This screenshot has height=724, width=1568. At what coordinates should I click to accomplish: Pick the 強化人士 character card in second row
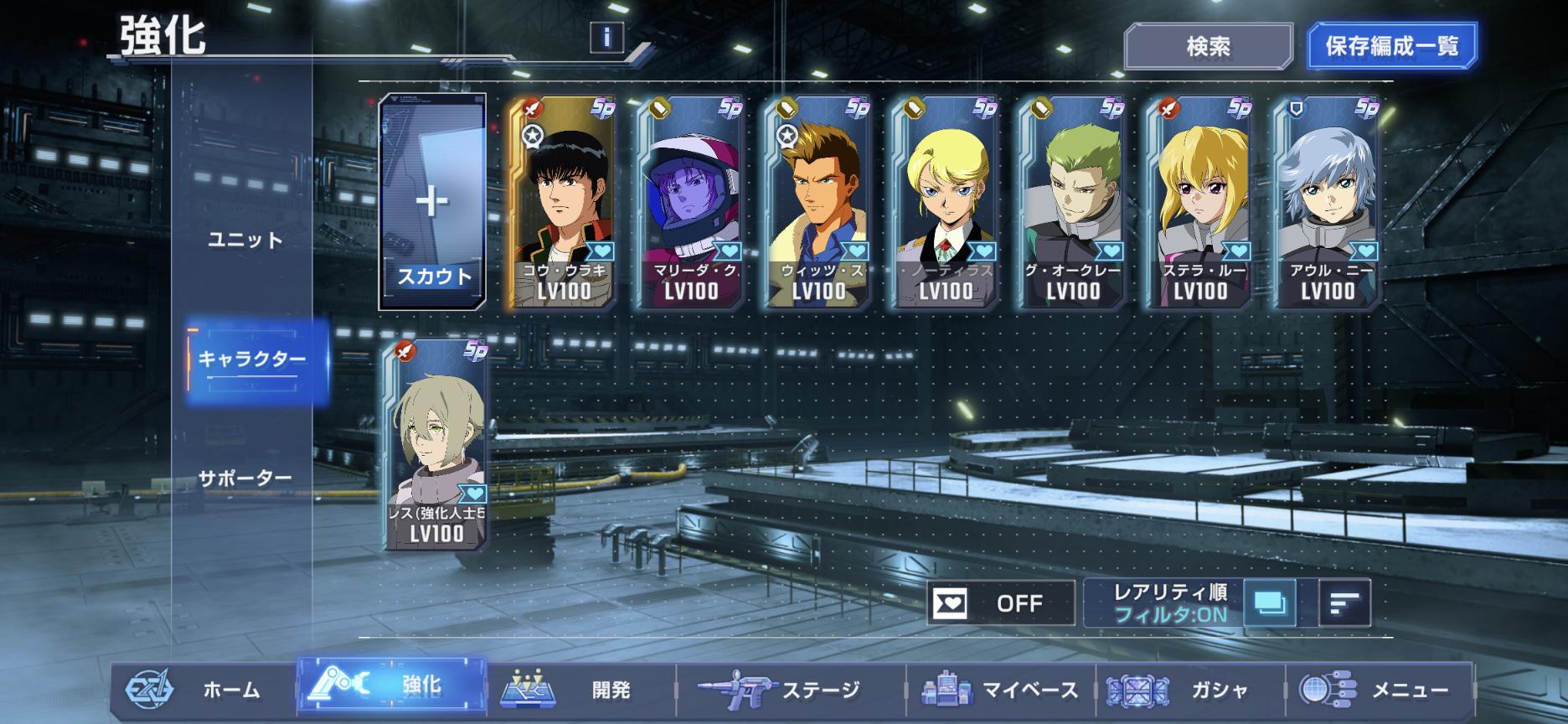[x=436, y=444]
